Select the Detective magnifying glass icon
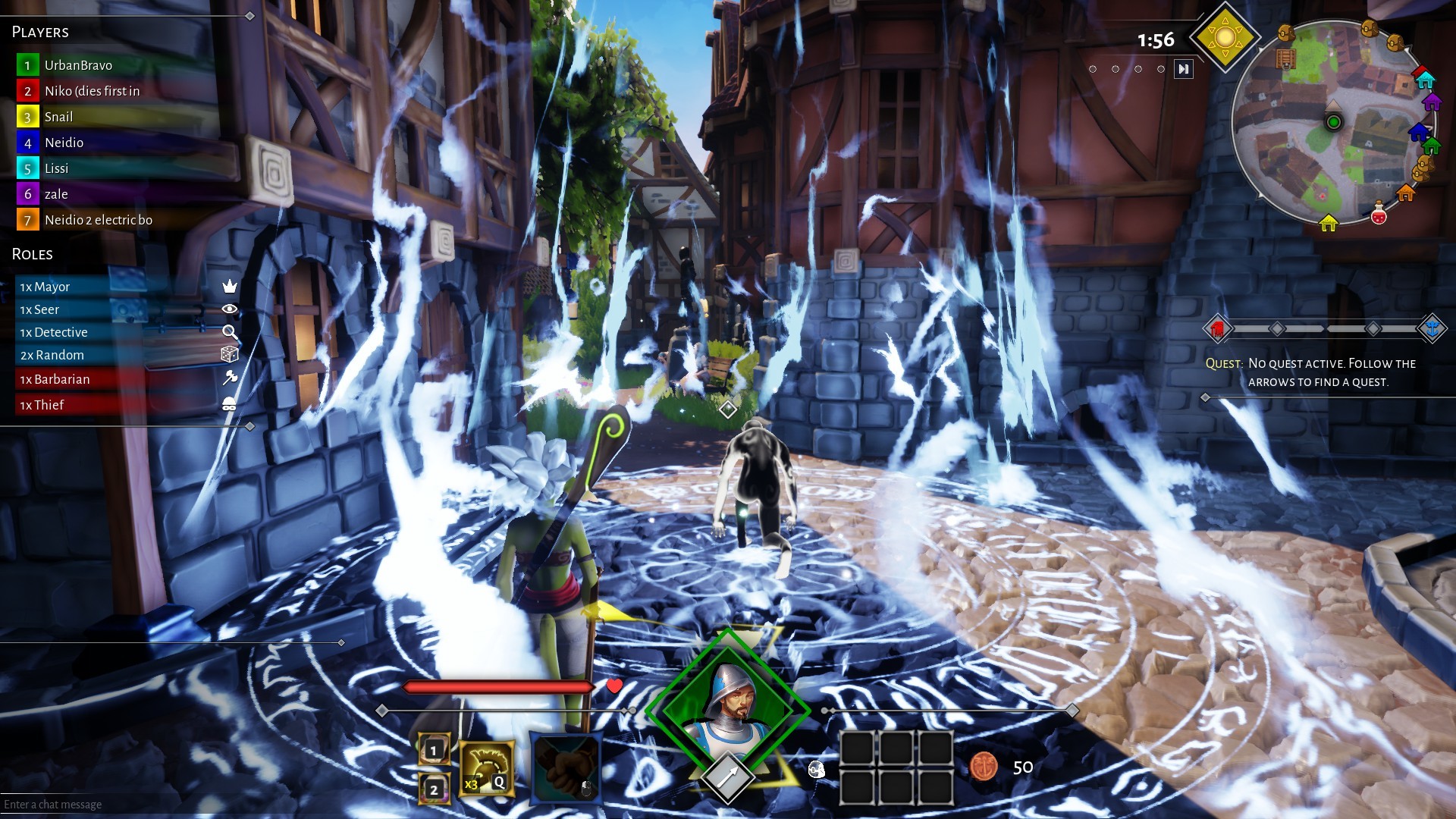The image size is (1456, 819). tap(230, 333)
